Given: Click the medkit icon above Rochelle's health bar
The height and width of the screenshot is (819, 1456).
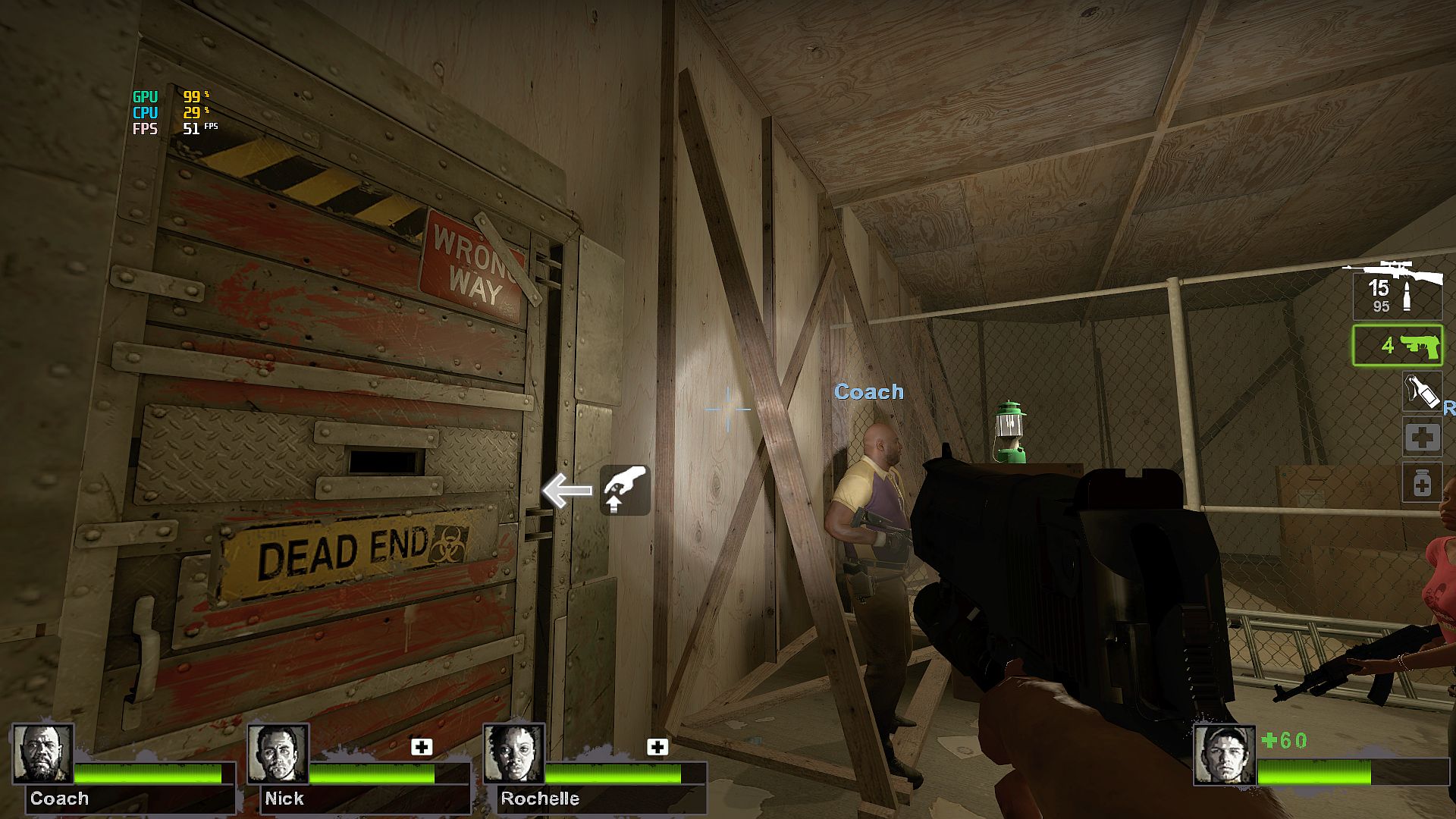Looking at the screenshot, I should pyautogui.click(x=657, y=747).
